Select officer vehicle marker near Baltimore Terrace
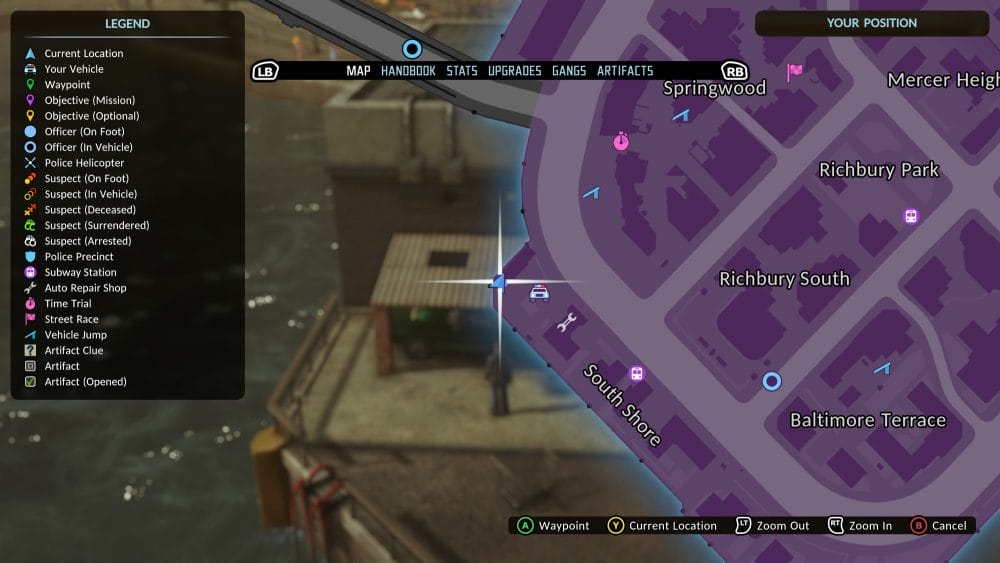 [771, 381]
